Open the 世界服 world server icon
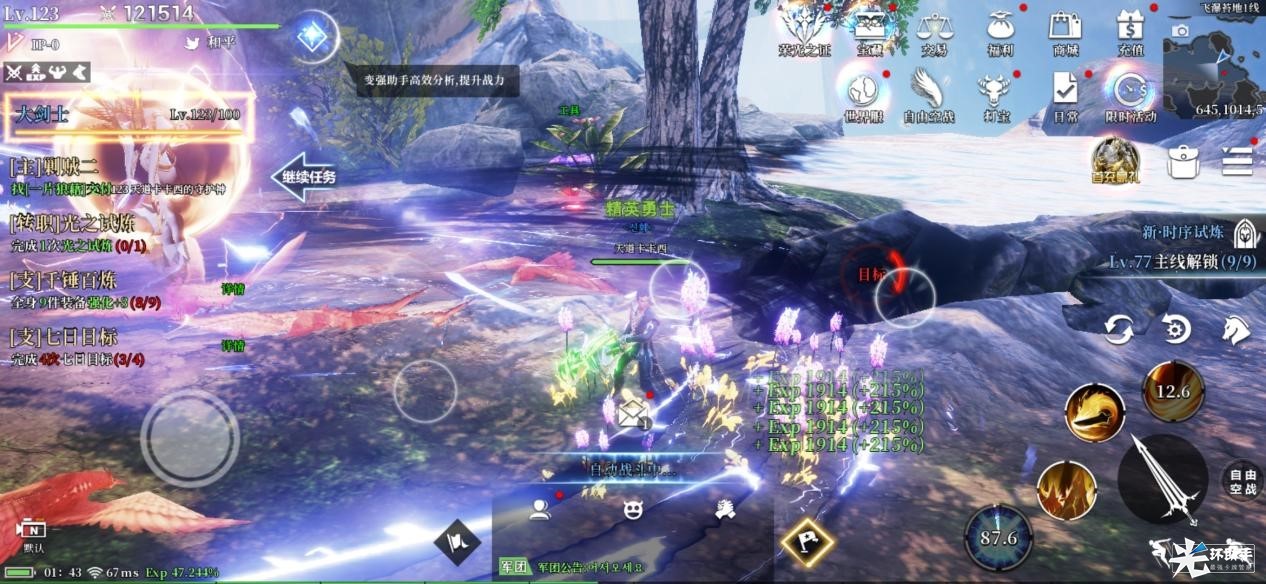This screenshot has width=1266, height=584. click(863, 93)
